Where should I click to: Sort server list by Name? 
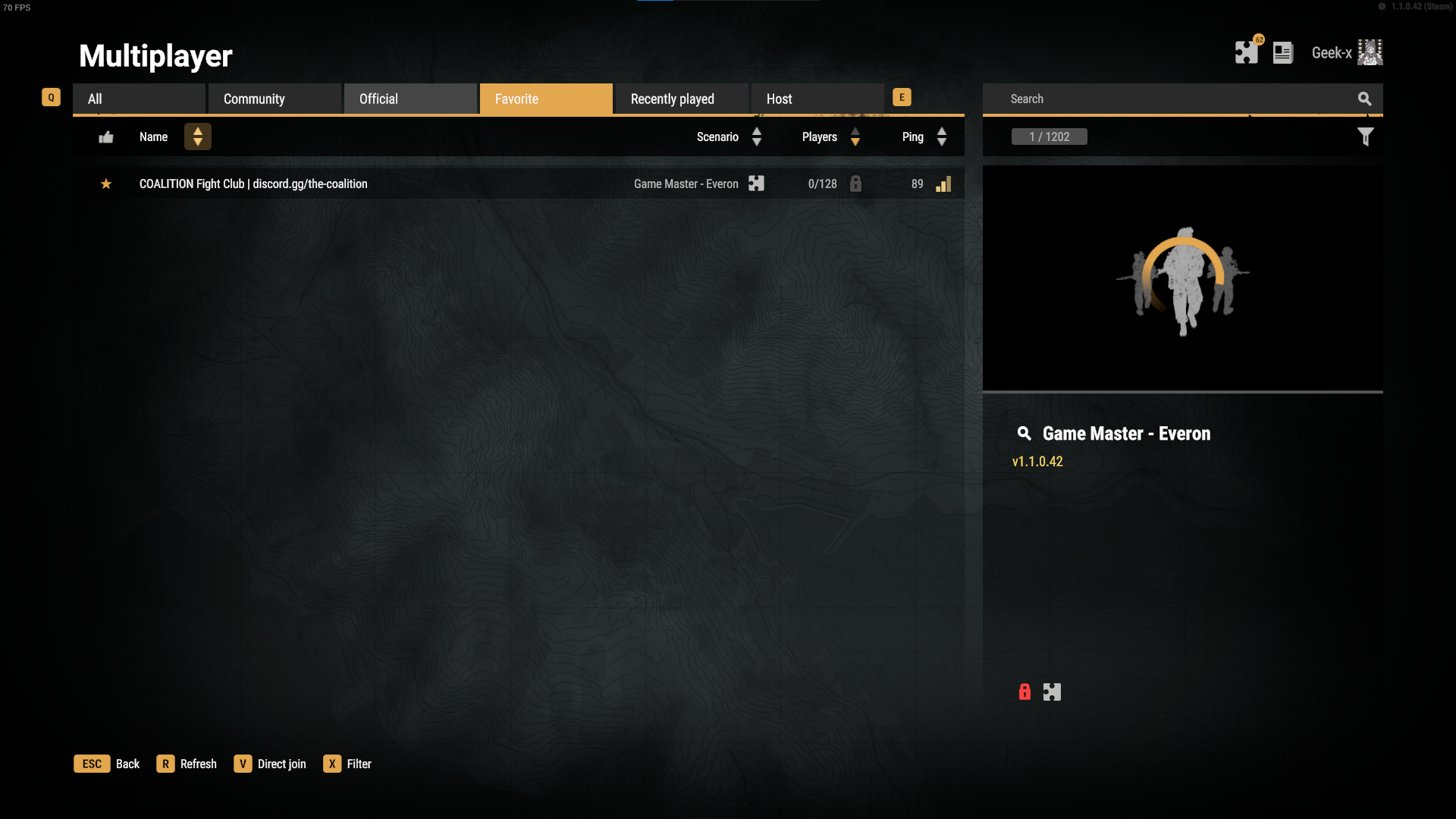pos(197,136)
